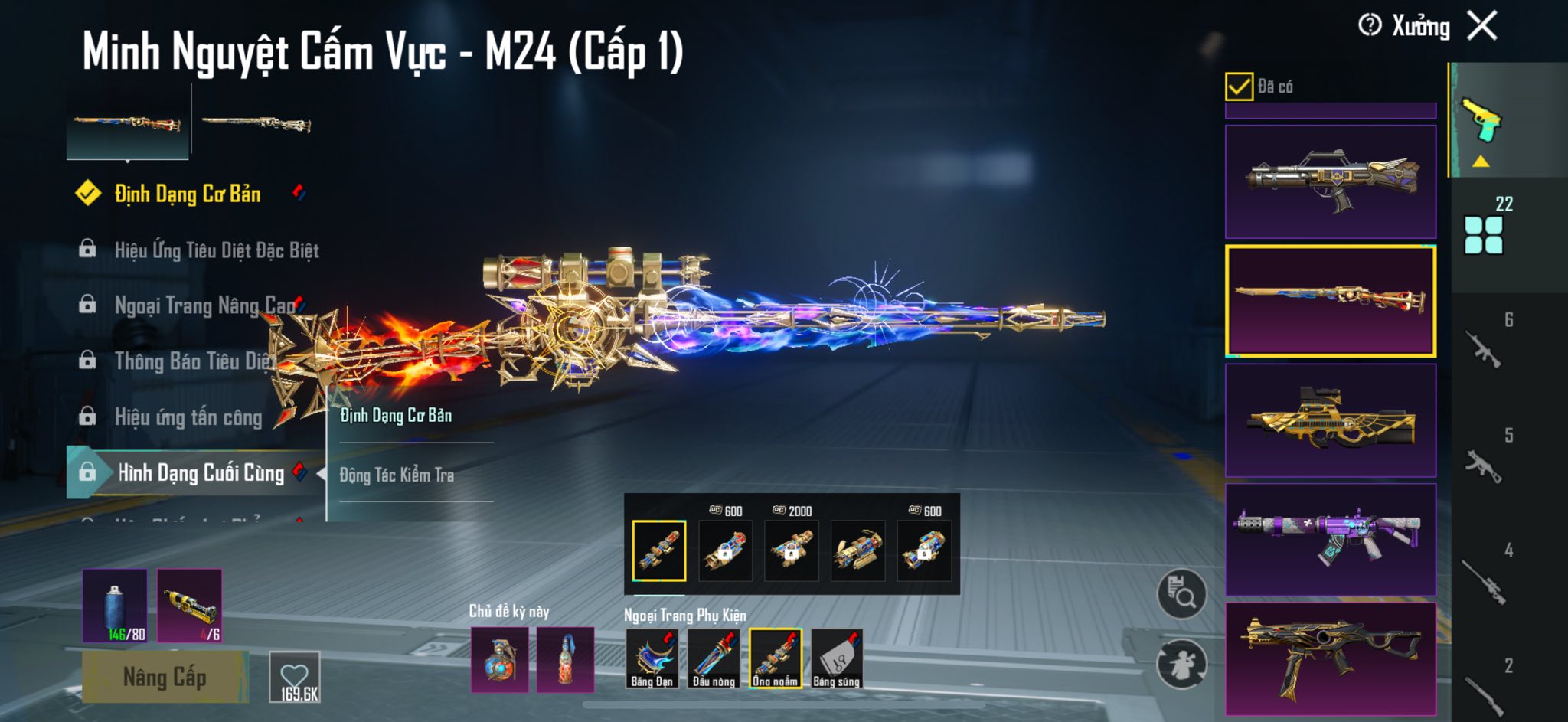Select Hiệu ứng tấn công entry
1568x722 pixels.
pyautogui.click(x=188, y=417)
